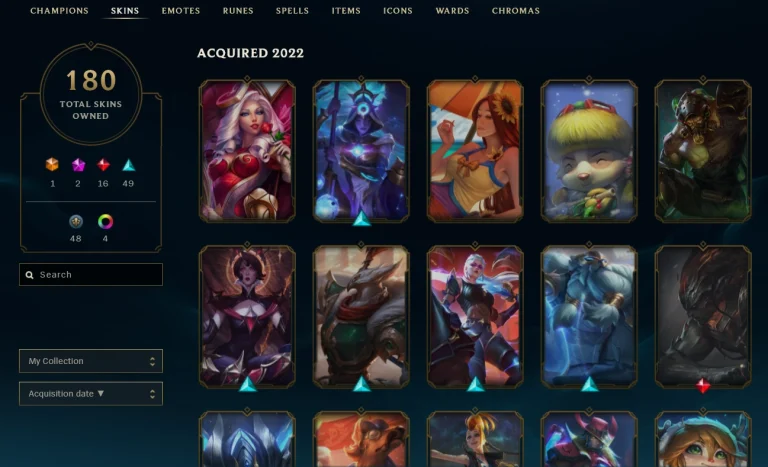Open the Emotes tab
Viewport: 768px width, 467px height.
coord(181,11)
